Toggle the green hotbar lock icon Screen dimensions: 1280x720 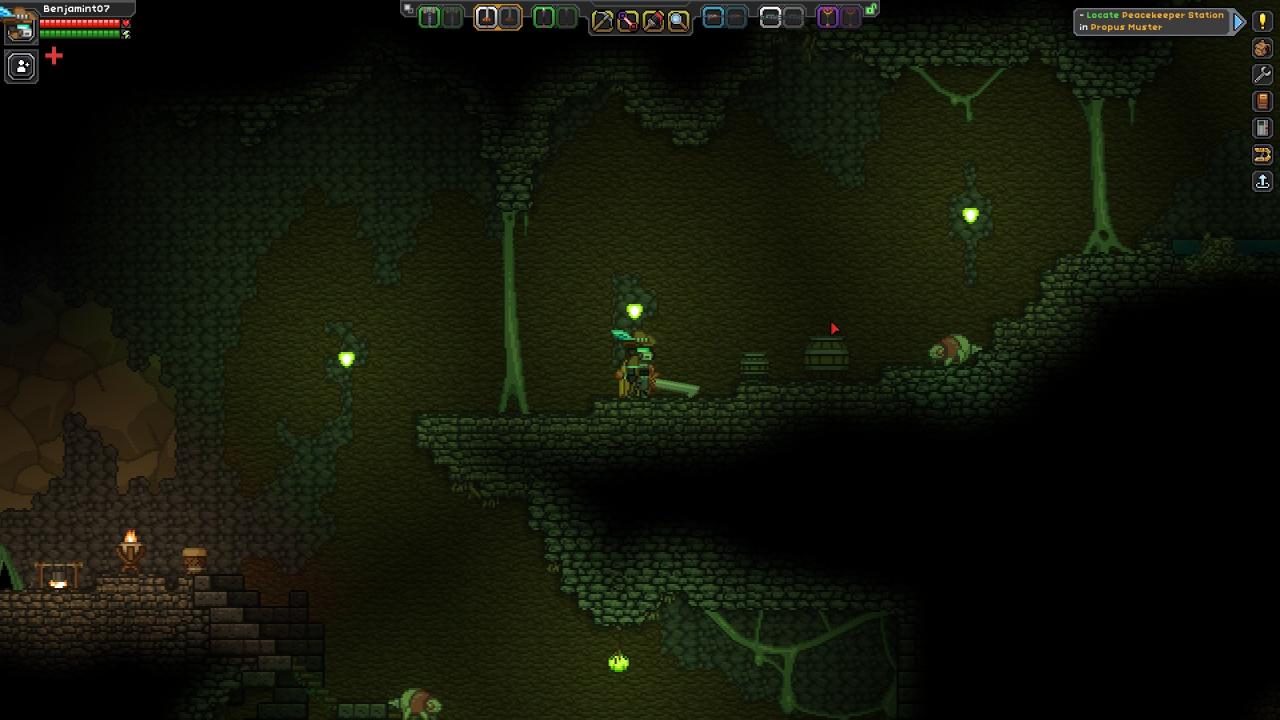coord(871,9)
